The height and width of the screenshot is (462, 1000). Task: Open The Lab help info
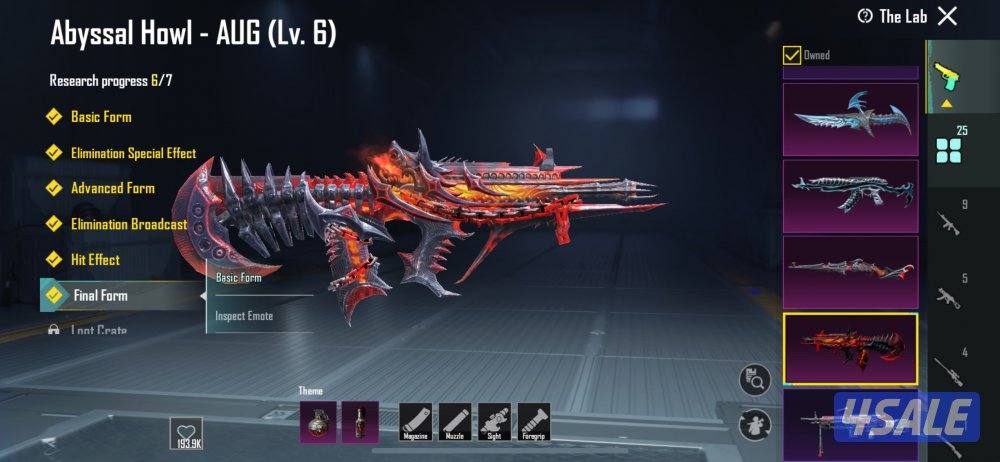coord(865,16)
